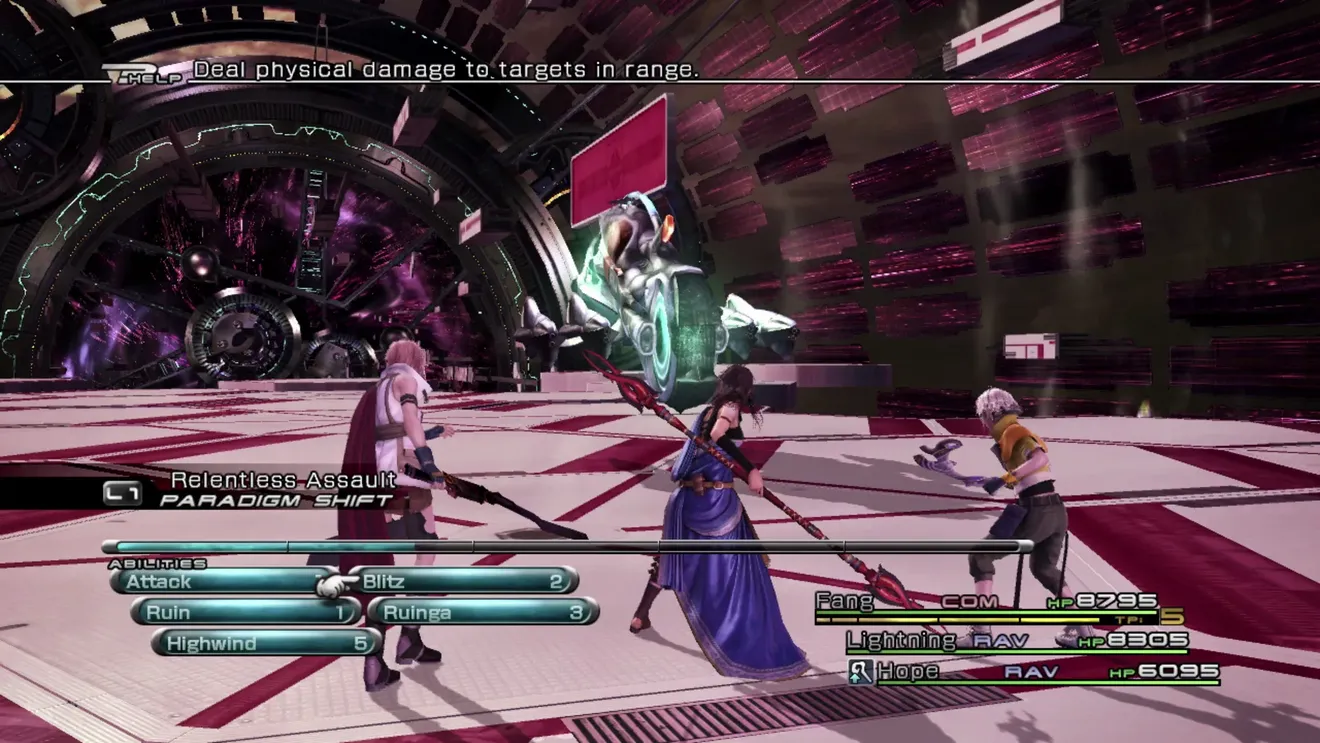This screenshot has width=1320, height=743.
Task: Open the Relentless Assault paradigm shift banner
Action: 250,490
